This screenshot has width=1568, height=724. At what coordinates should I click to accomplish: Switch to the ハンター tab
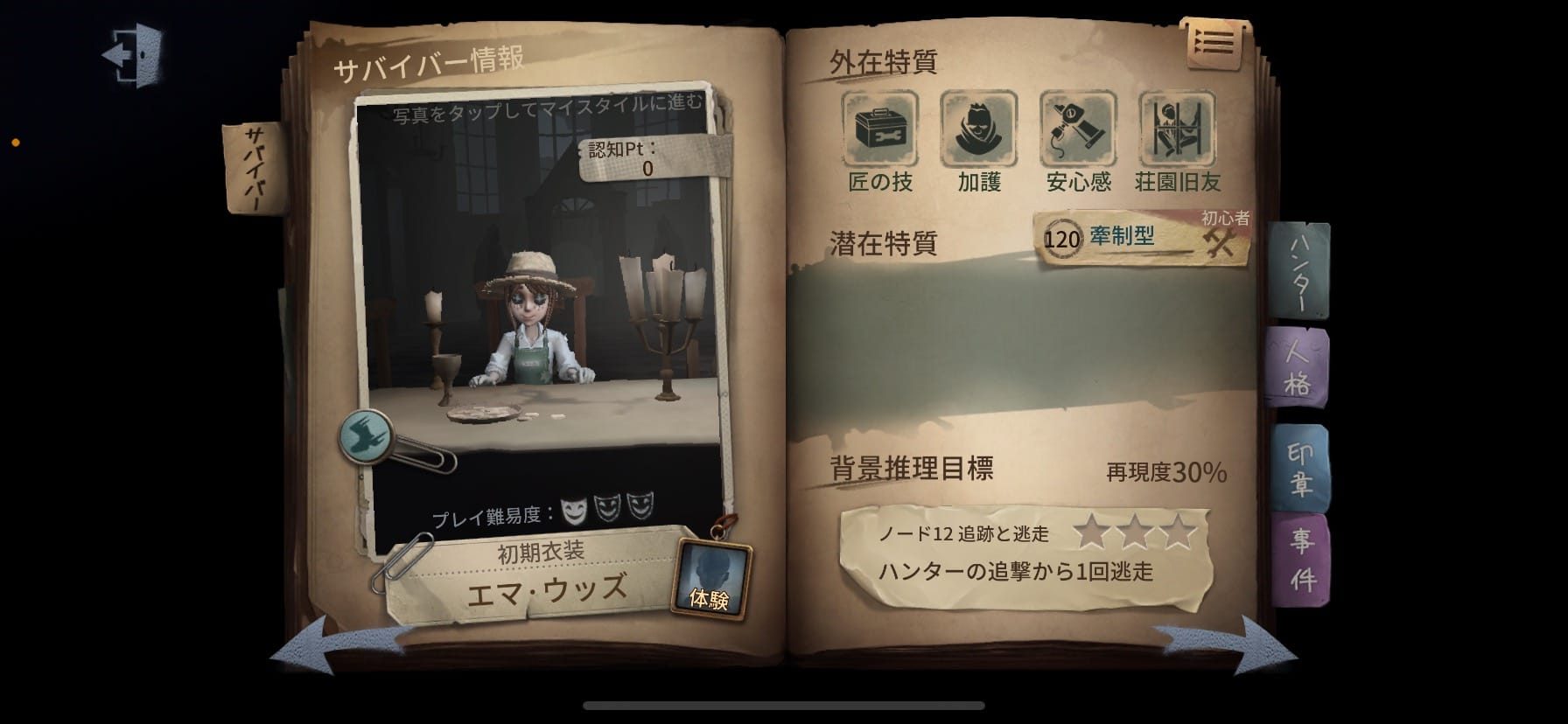click(1298, 271)
